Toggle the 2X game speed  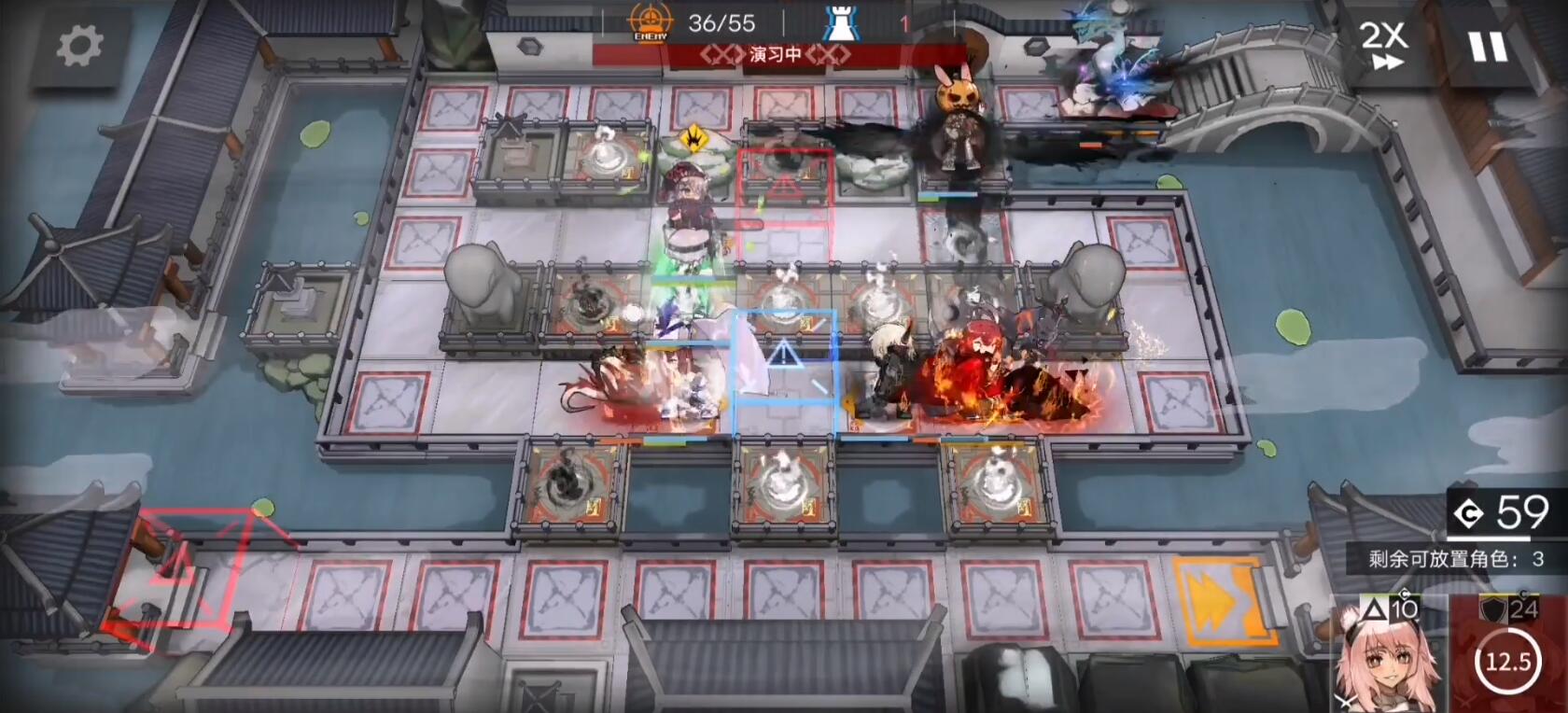[1383, 45]
